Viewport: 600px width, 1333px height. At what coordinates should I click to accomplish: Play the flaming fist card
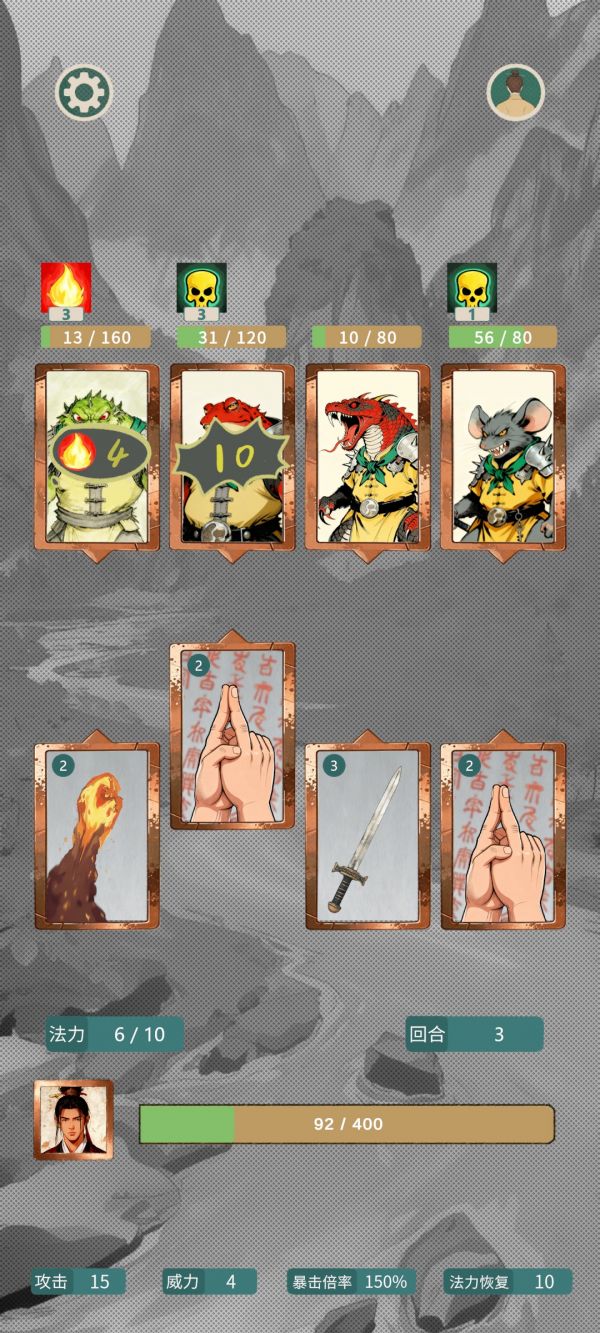click(97, 836)
